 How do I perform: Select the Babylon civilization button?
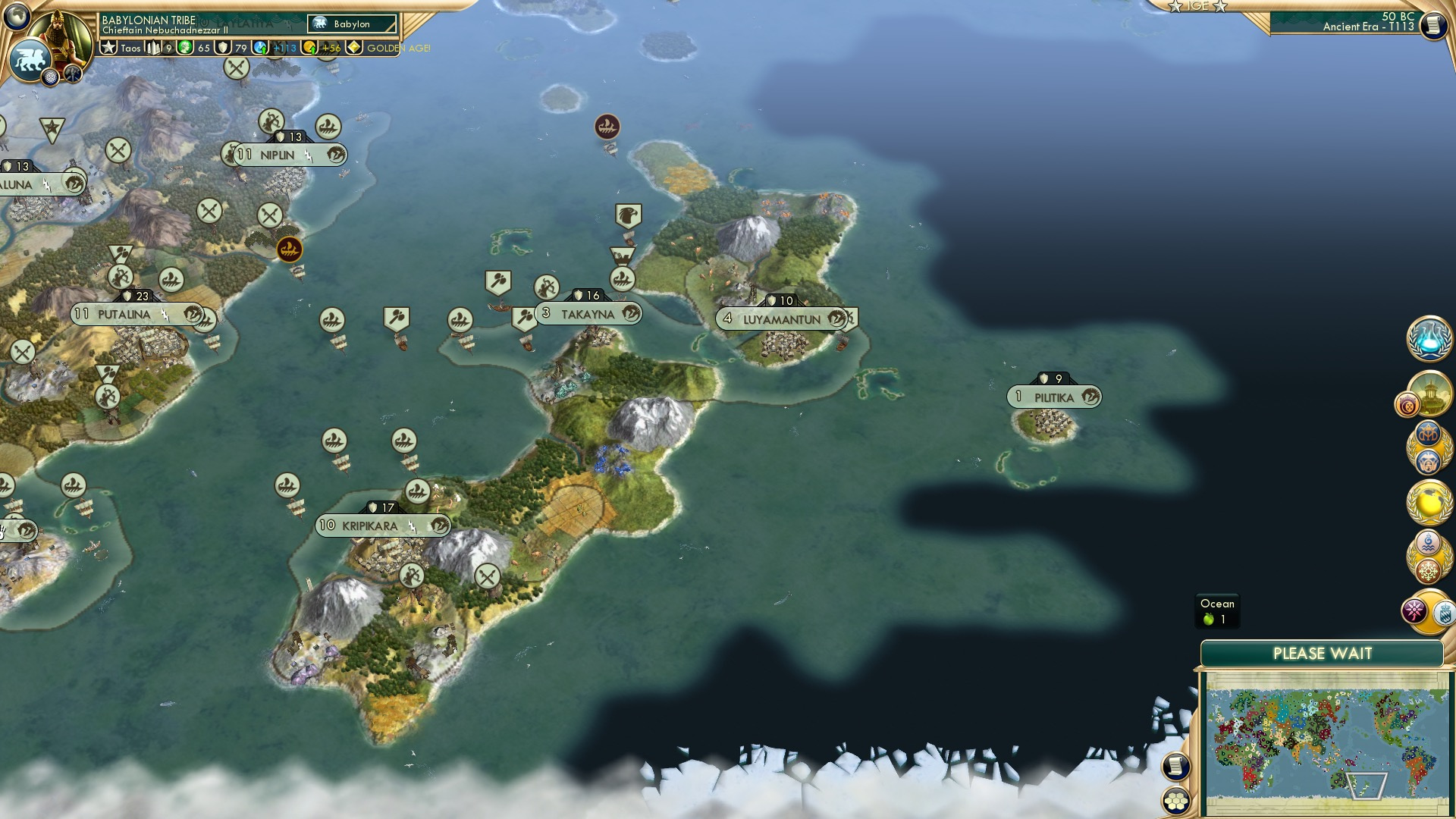[x=352, y=24]
